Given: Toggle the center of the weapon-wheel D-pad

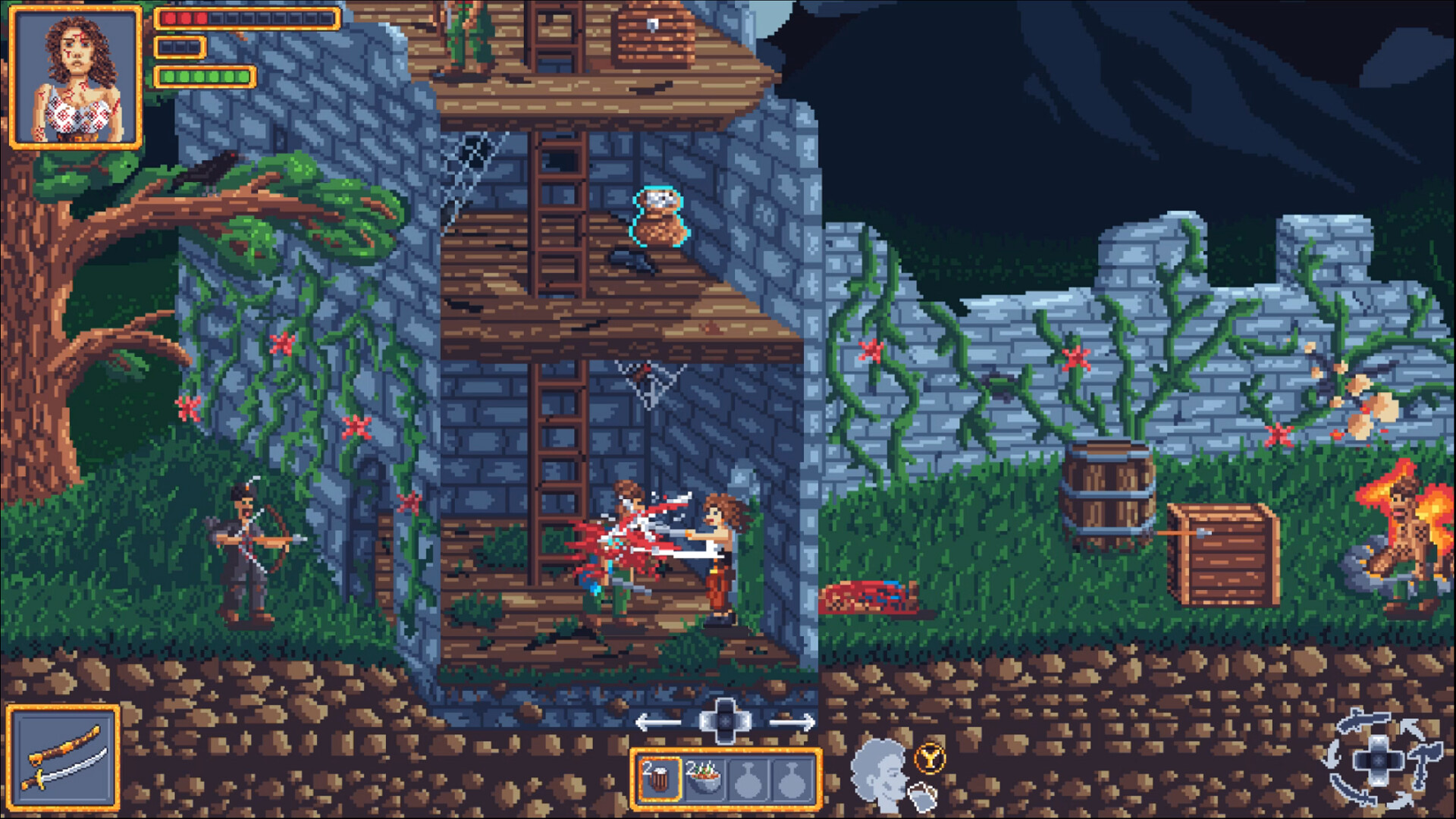Looking at the screenshot, I should 1379,759.
